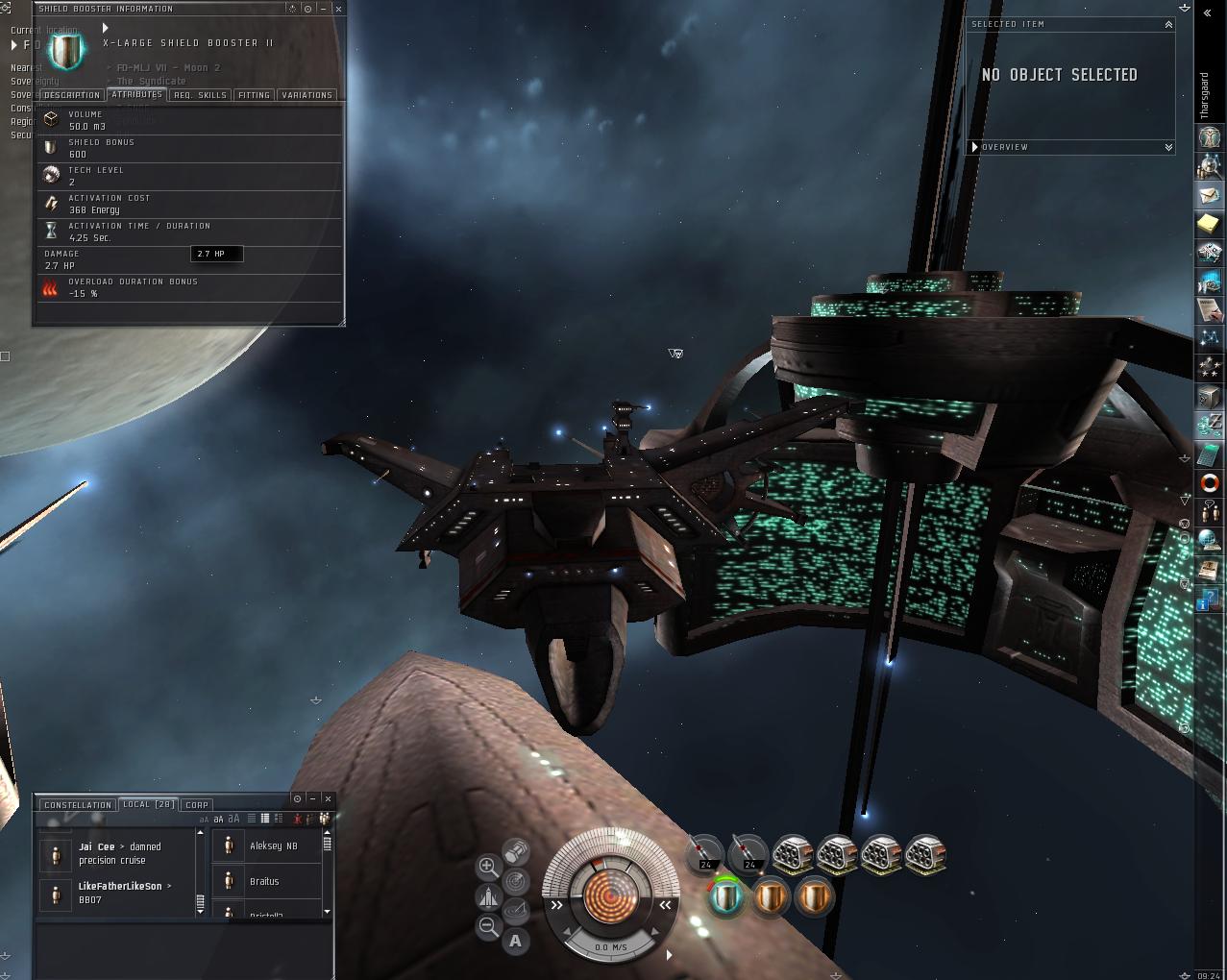This screenshot has height=980, width=1227.
Task: Collapse the sidebar with double-arrow button
Action: (1208, 13)
